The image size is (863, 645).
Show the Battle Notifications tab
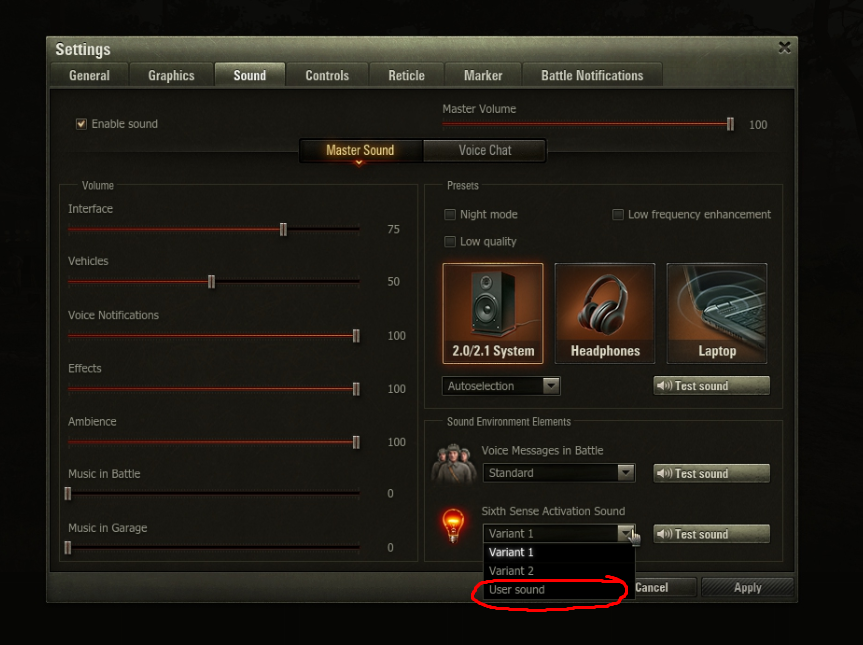point(592,75)
